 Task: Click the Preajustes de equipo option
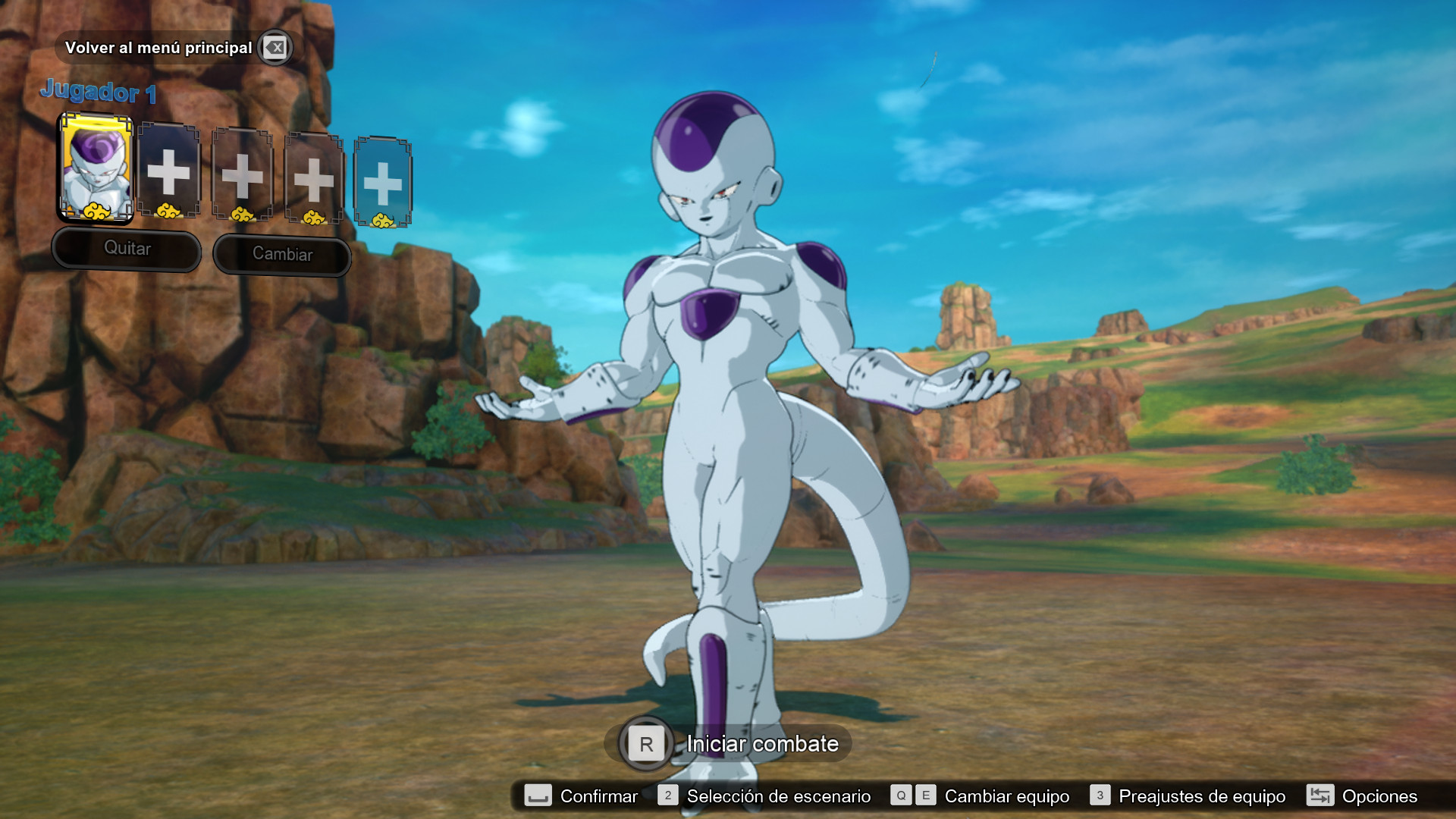click(x=1204, y=796)
